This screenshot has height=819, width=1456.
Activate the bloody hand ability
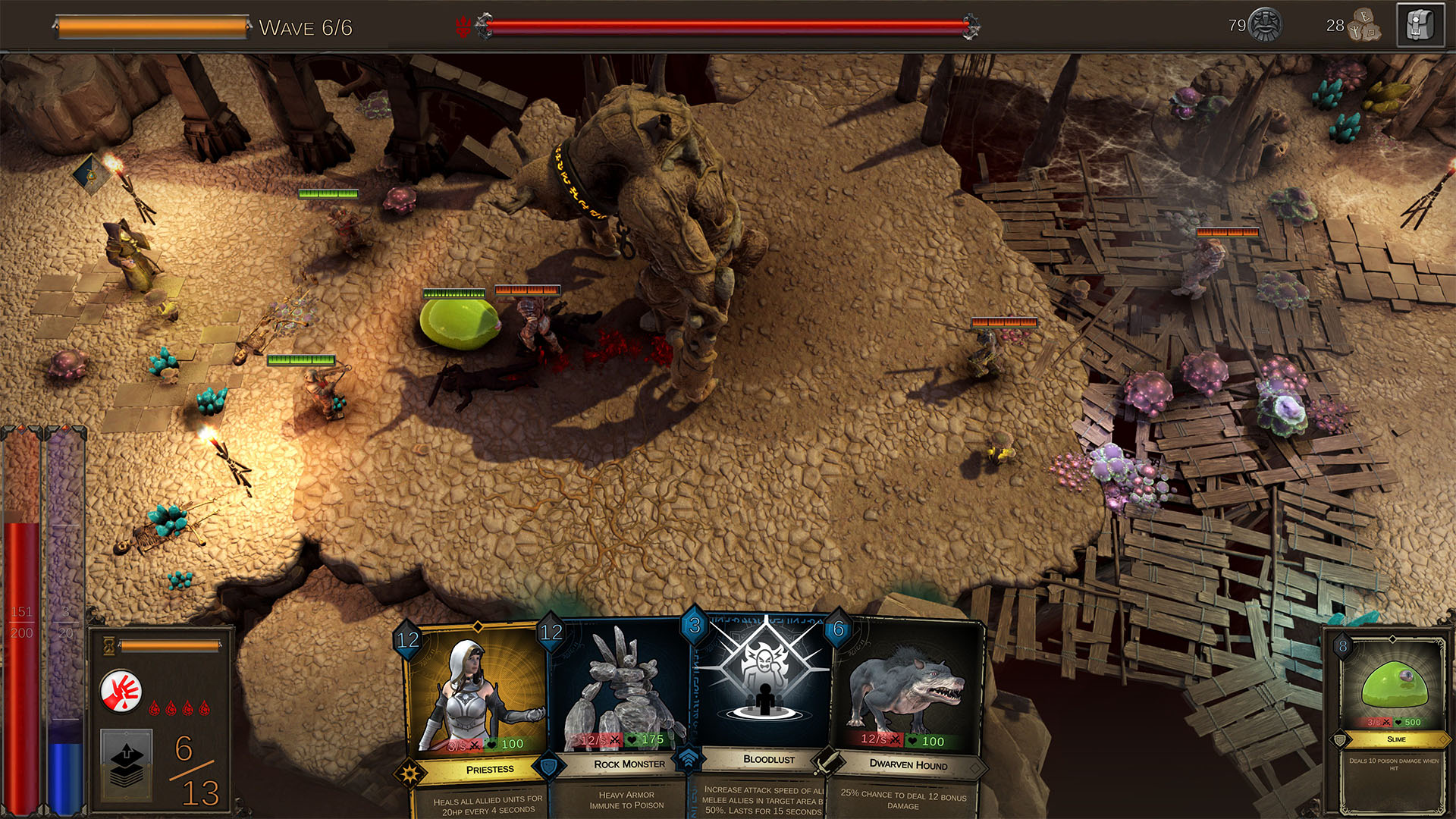click(x=121, y=691)
